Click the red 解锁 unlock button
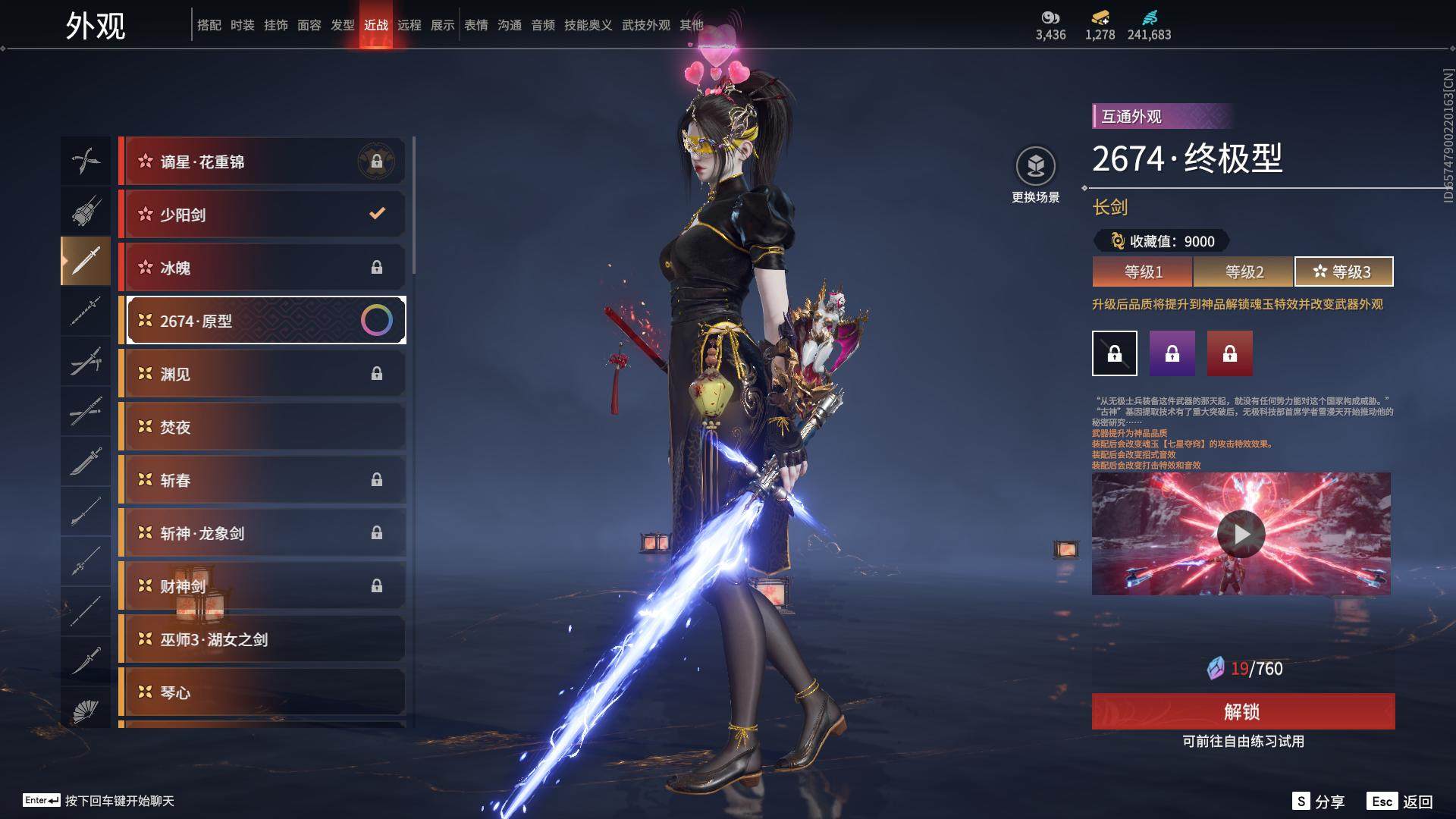Screen dimensions: 1456x819 (x=1243, y=711)
